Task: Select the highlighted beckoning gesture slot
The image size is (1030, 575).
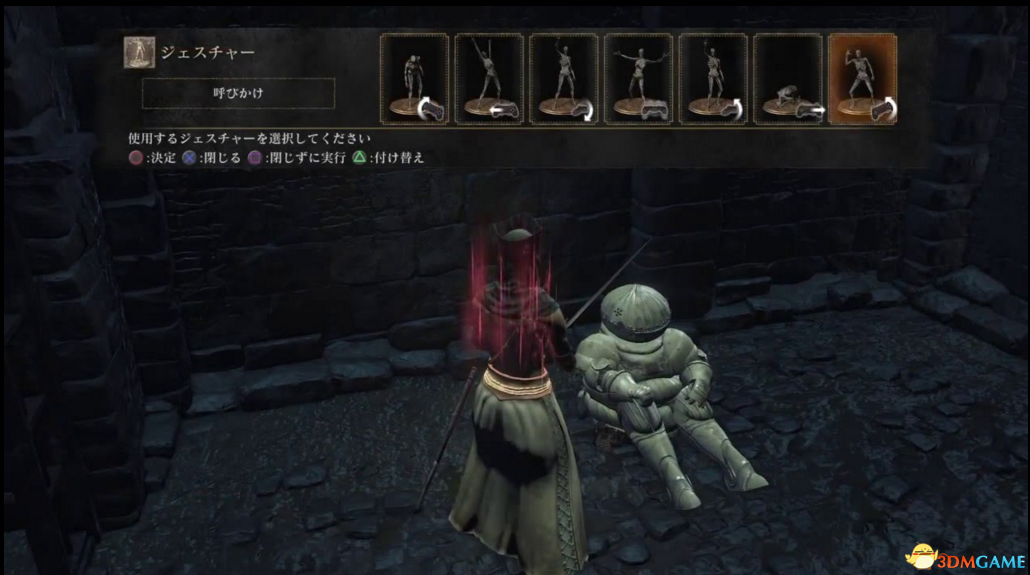Action: pos(862,79)
